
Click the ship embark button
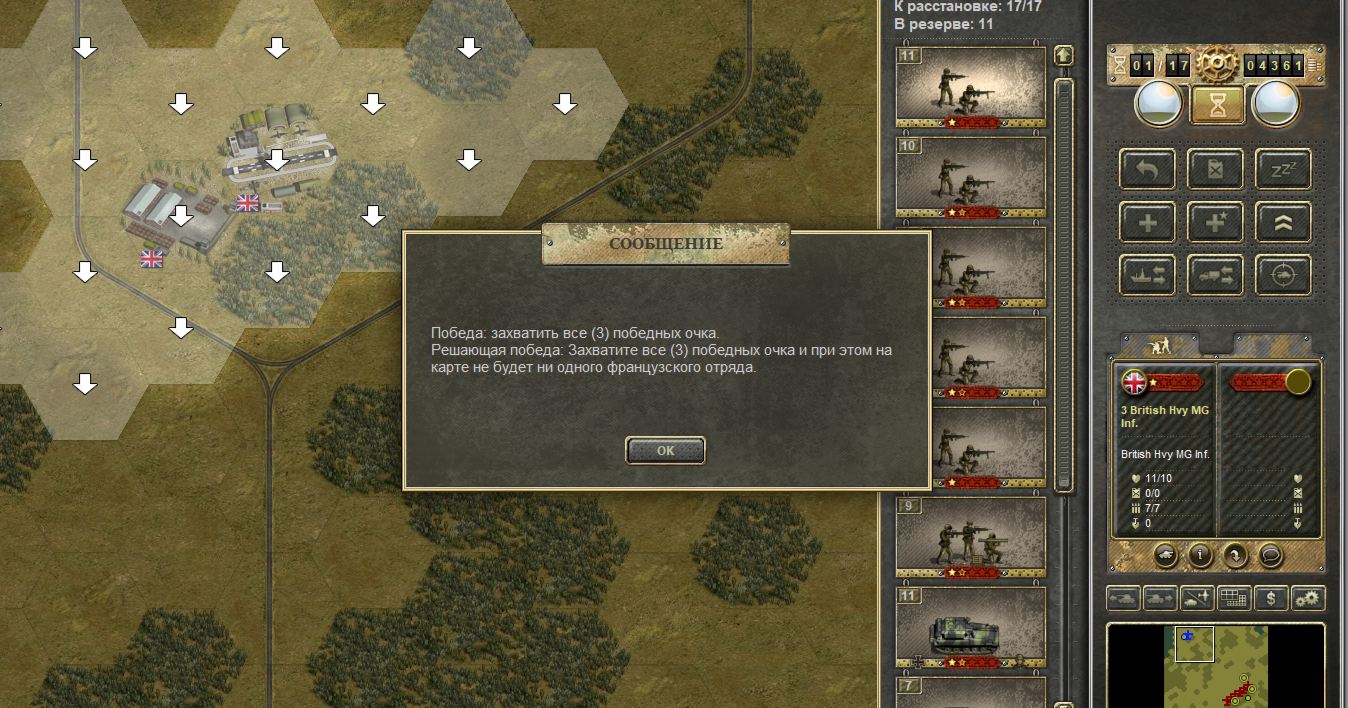click(x=1147, y=275)
